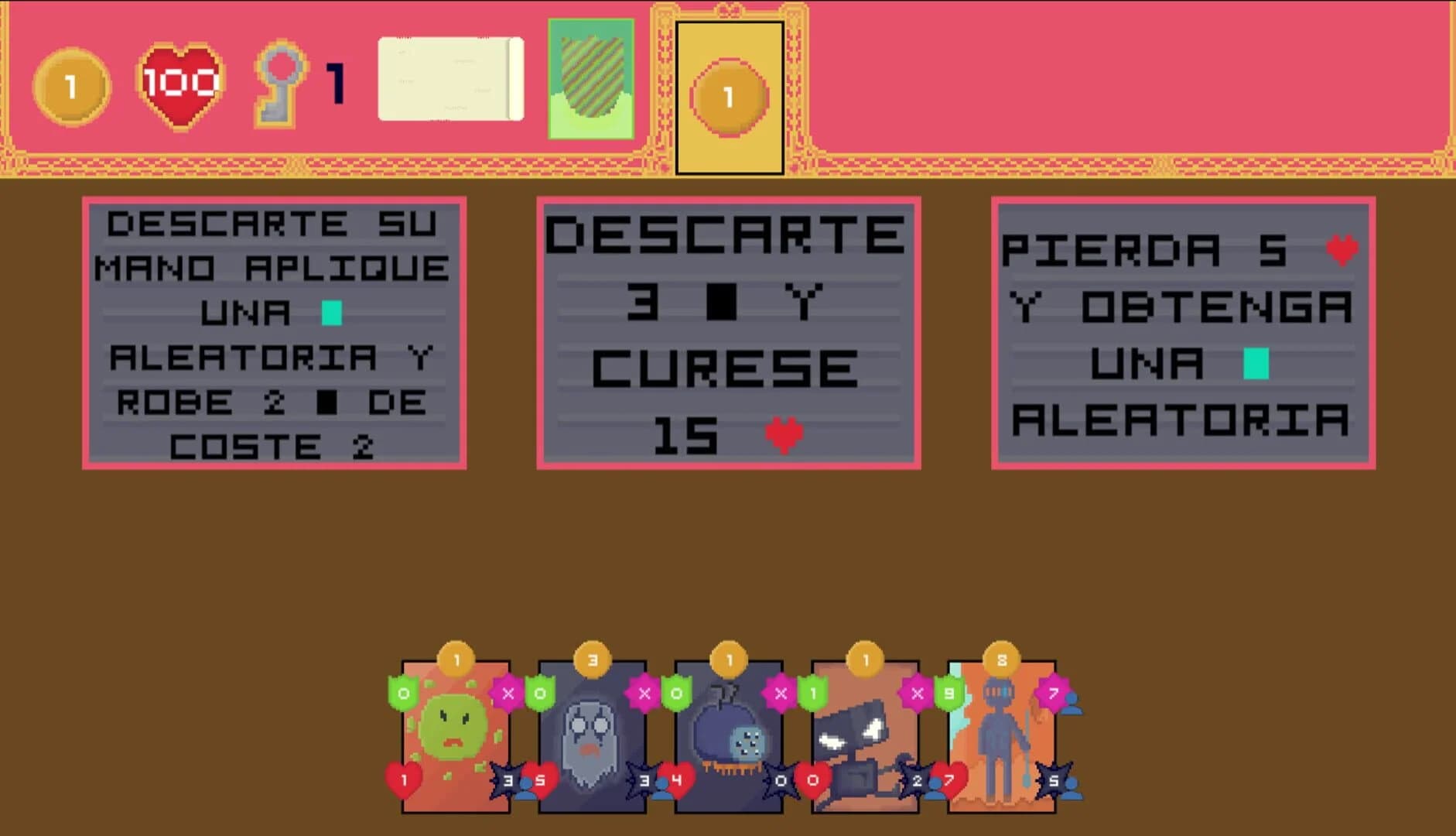
Task: Click the highlighted gold coin card slot
Action: (x=728, y=97)
